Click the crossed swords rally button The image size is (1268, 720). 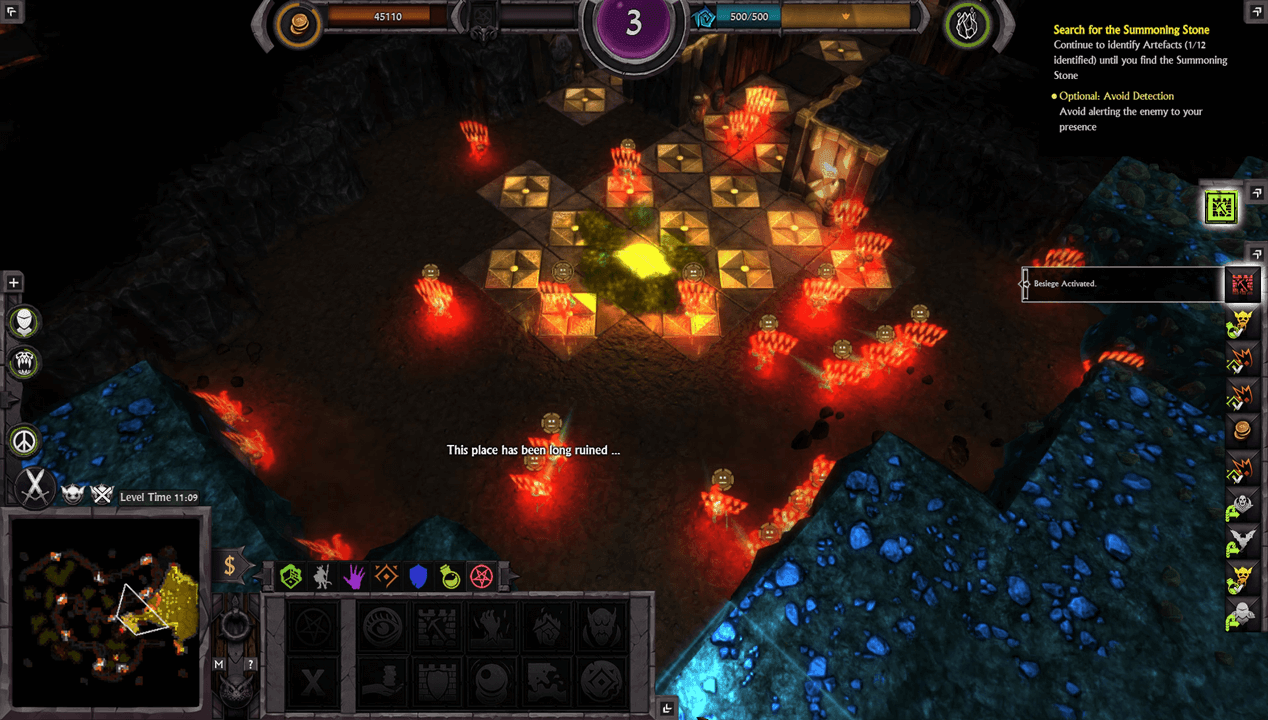pos(36,488)
